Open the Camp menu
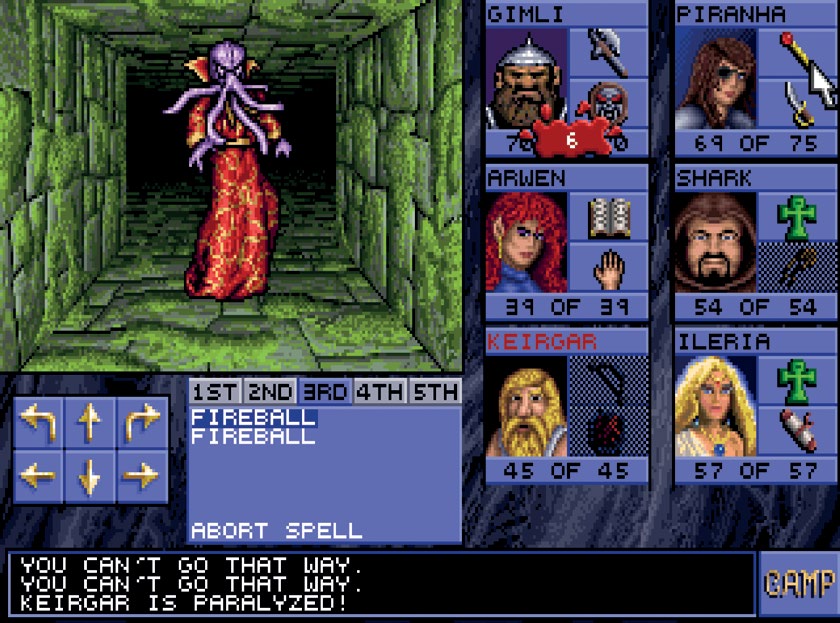This screenshot has height=623, width=840. click(x=798, y=583)
